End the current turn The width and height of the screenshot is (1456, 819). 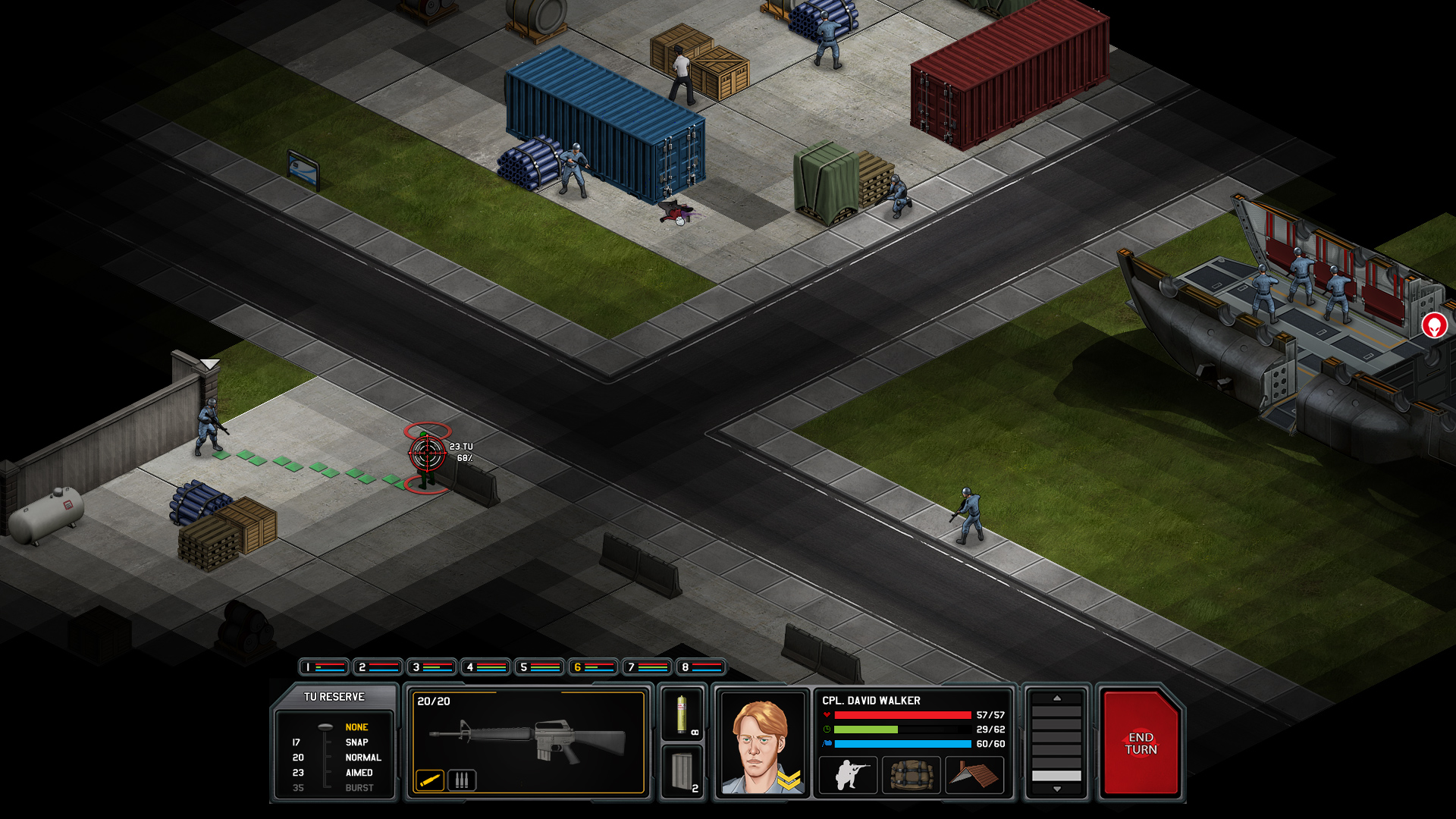1141,743
